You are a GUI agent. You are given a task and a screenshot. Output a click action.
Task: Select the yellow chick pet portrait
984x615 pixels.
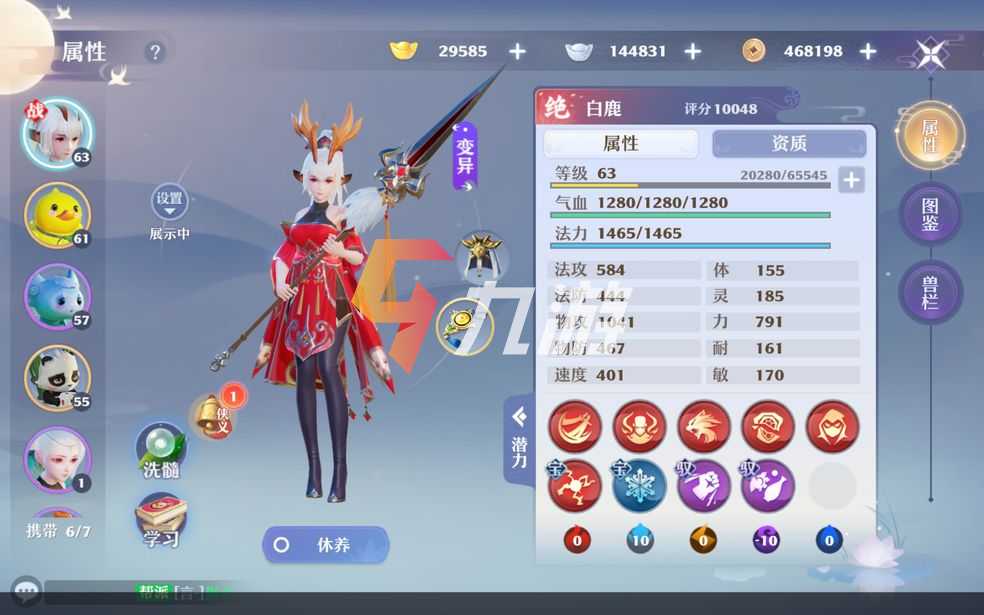(57, 215)
